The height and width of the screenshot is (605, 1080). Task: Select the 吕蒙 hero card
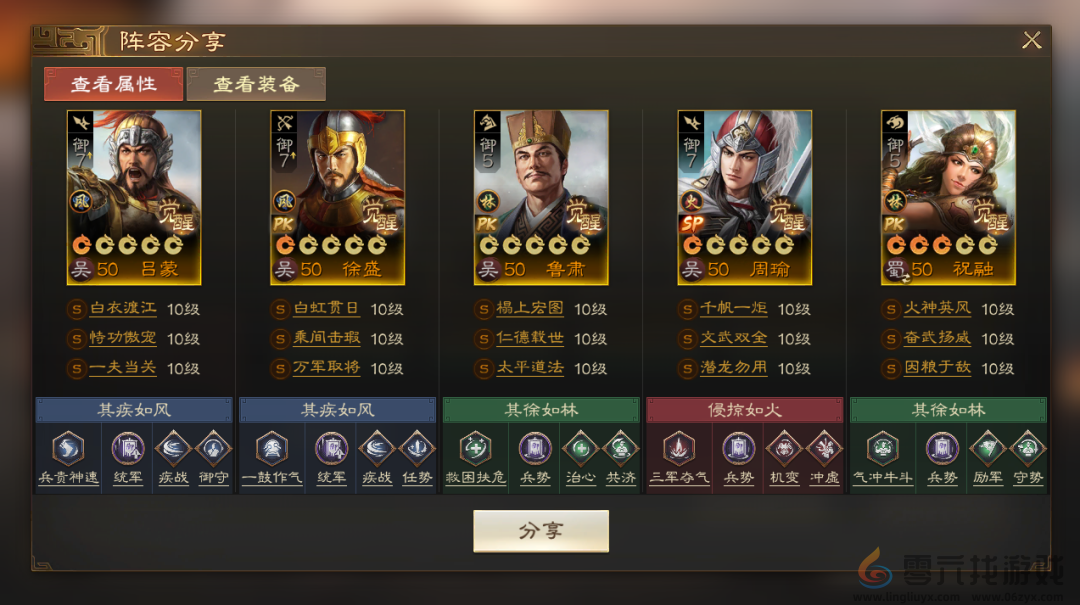point(134,197)
